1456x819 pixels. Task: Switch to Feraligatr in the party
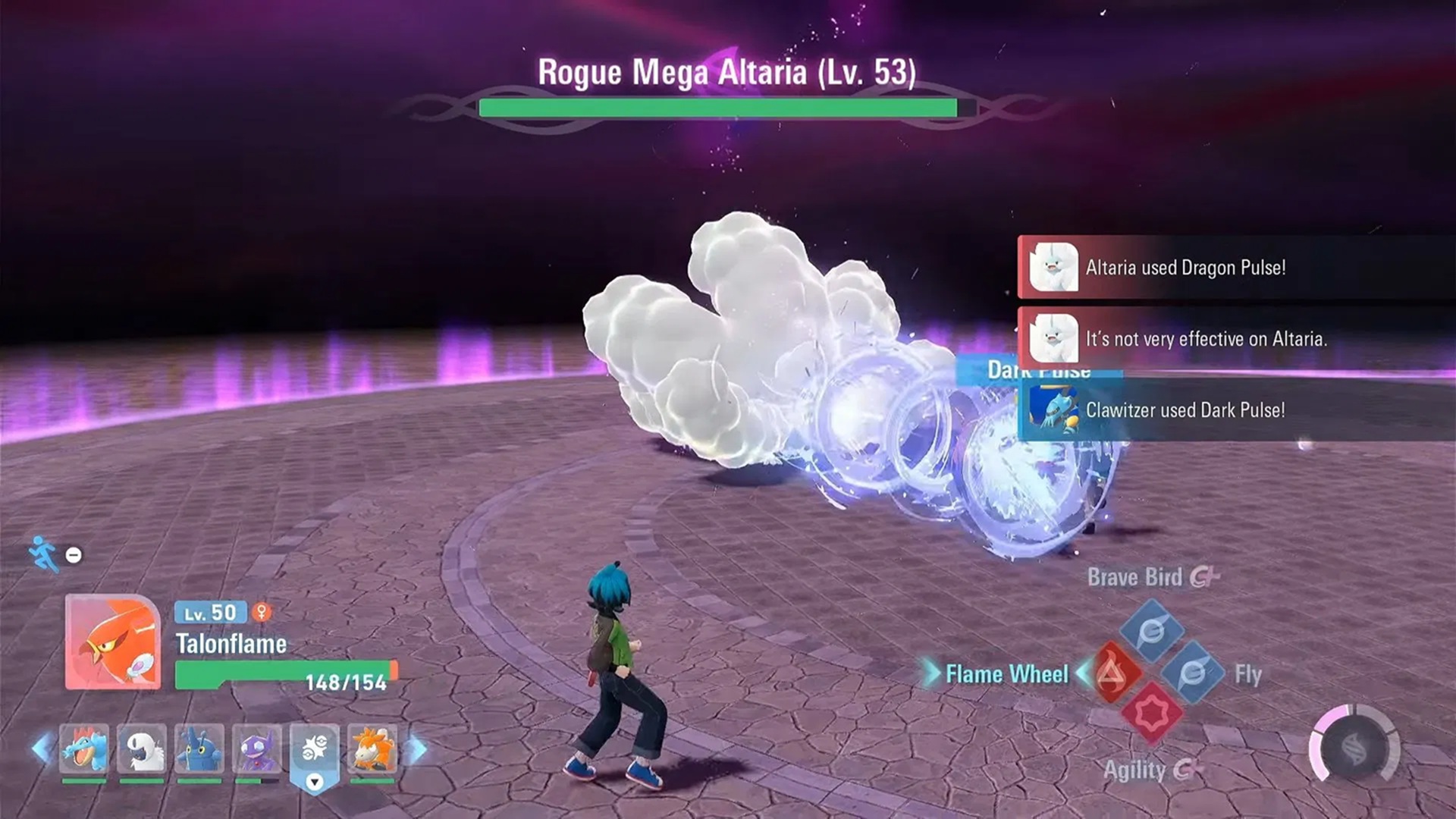[84, 748]
